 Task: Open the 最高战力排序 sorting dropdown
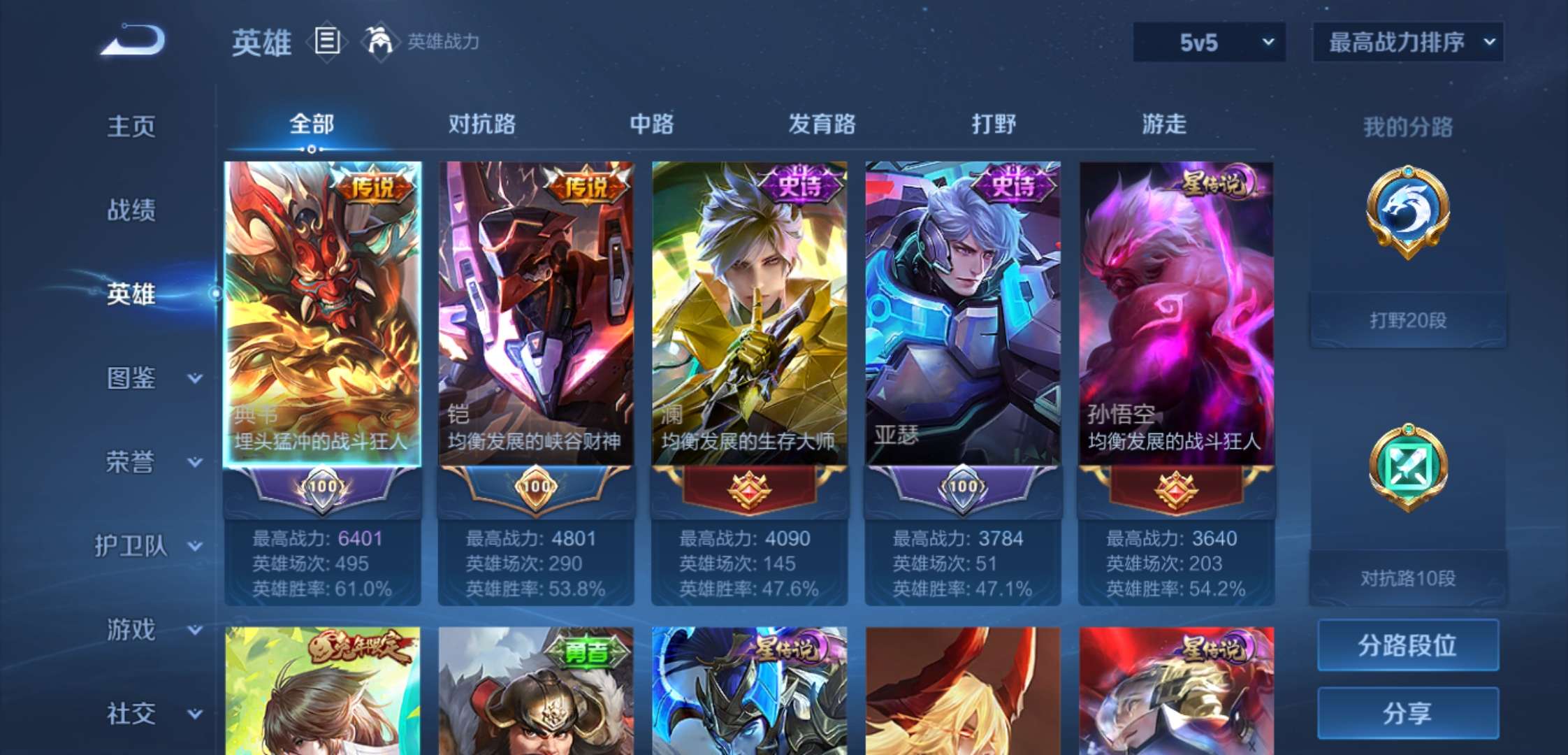(x=1407, y=42)
